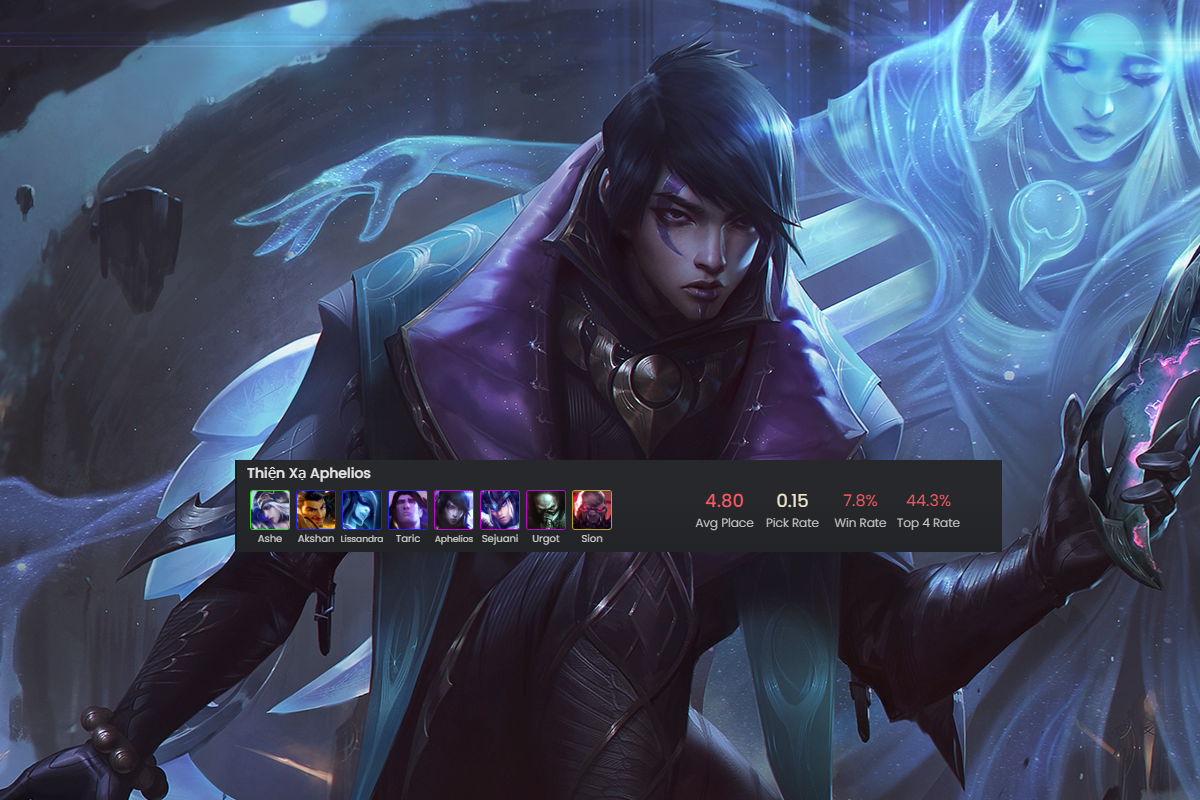1200x800 pixels.
Task: Choose the Urgot champion icon
Action: (x=546, y=510)
